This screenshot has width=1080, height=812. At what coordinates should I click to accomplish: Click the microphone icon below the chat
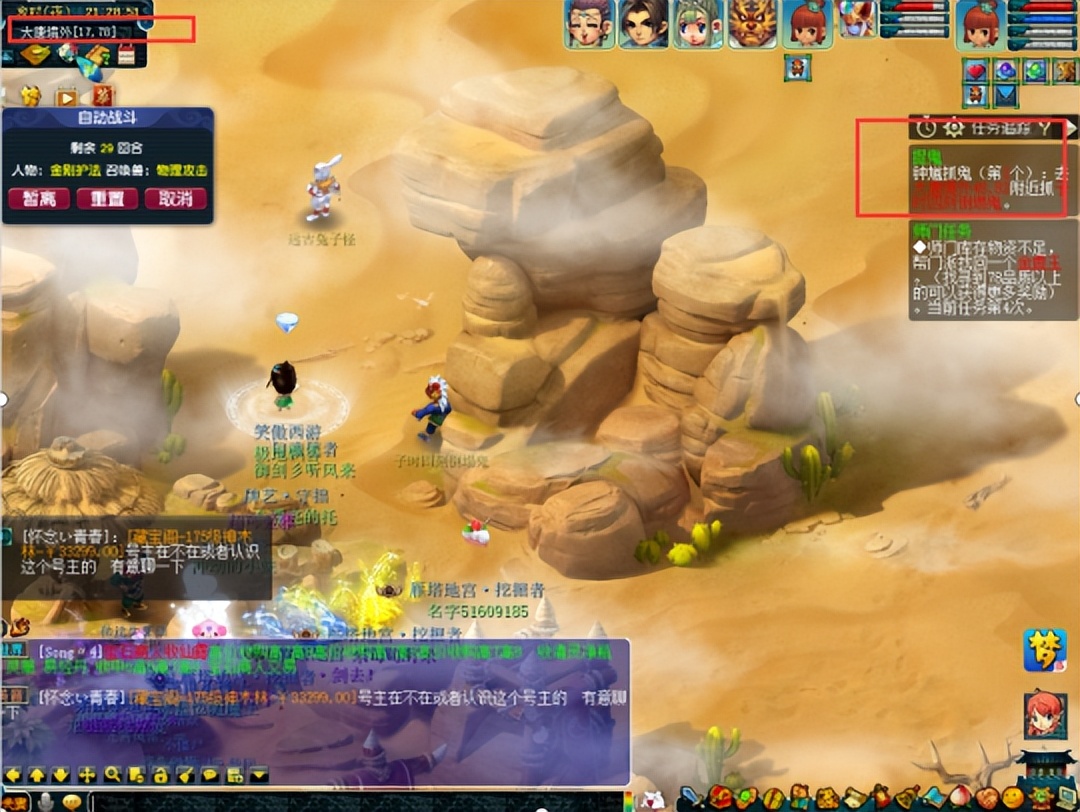[45, 801]
